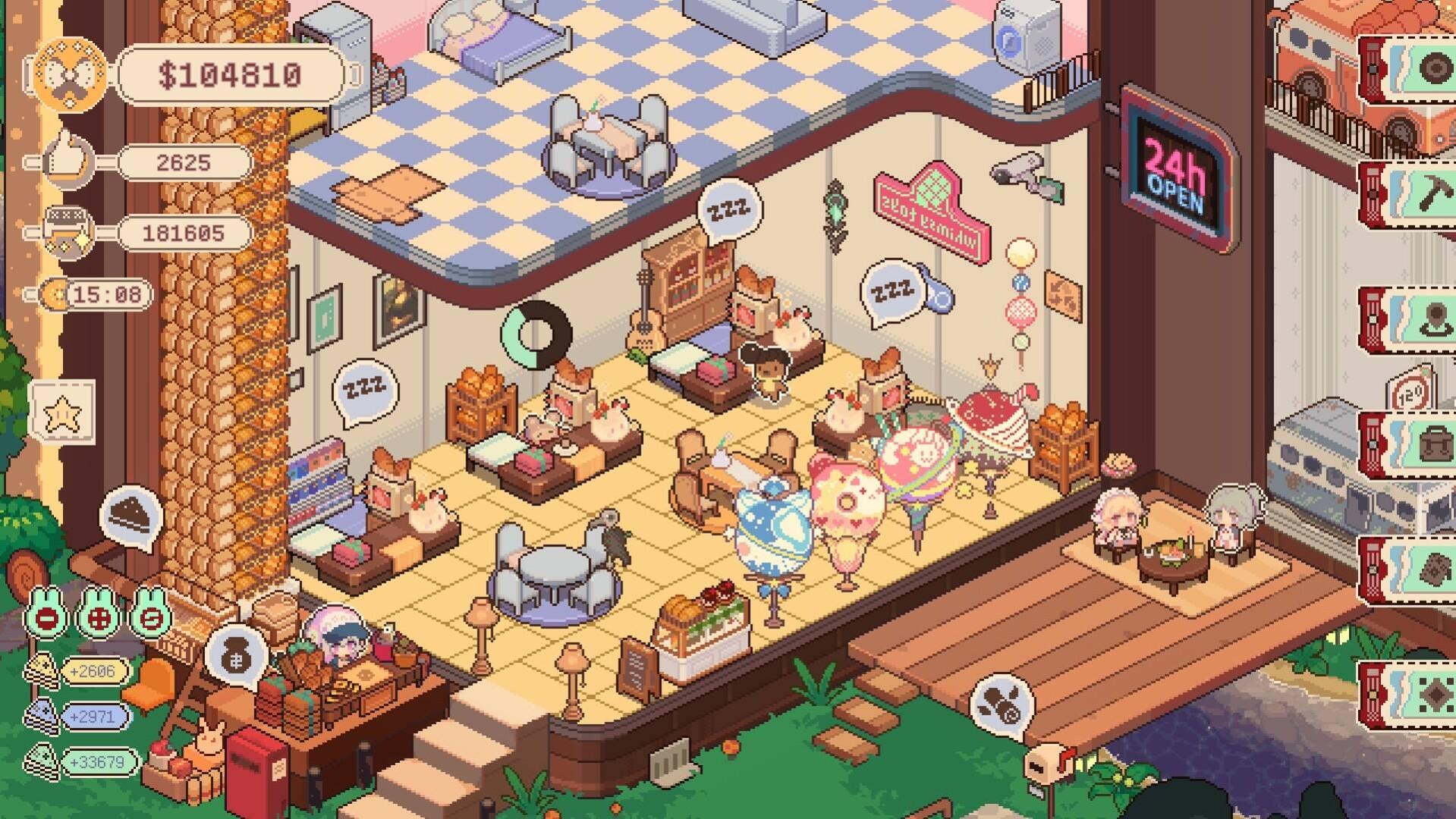Click the bunny four-square grid button
The width and height of the screenshot is (1456, 819).
tap(99, 615)
